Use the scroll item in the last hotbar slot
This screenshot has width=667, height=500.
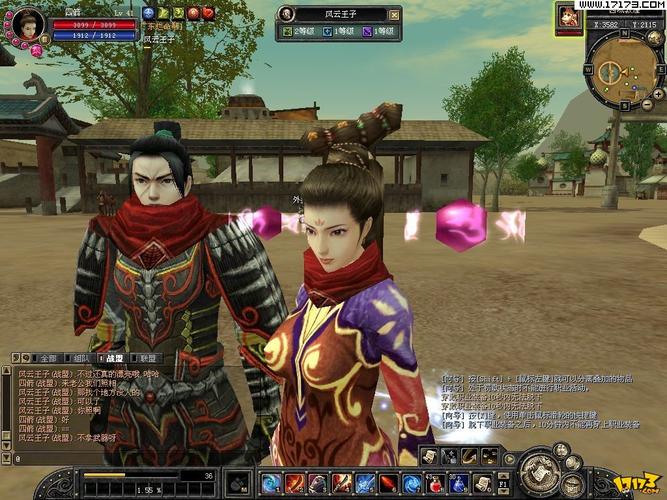(x=481, y=484)
